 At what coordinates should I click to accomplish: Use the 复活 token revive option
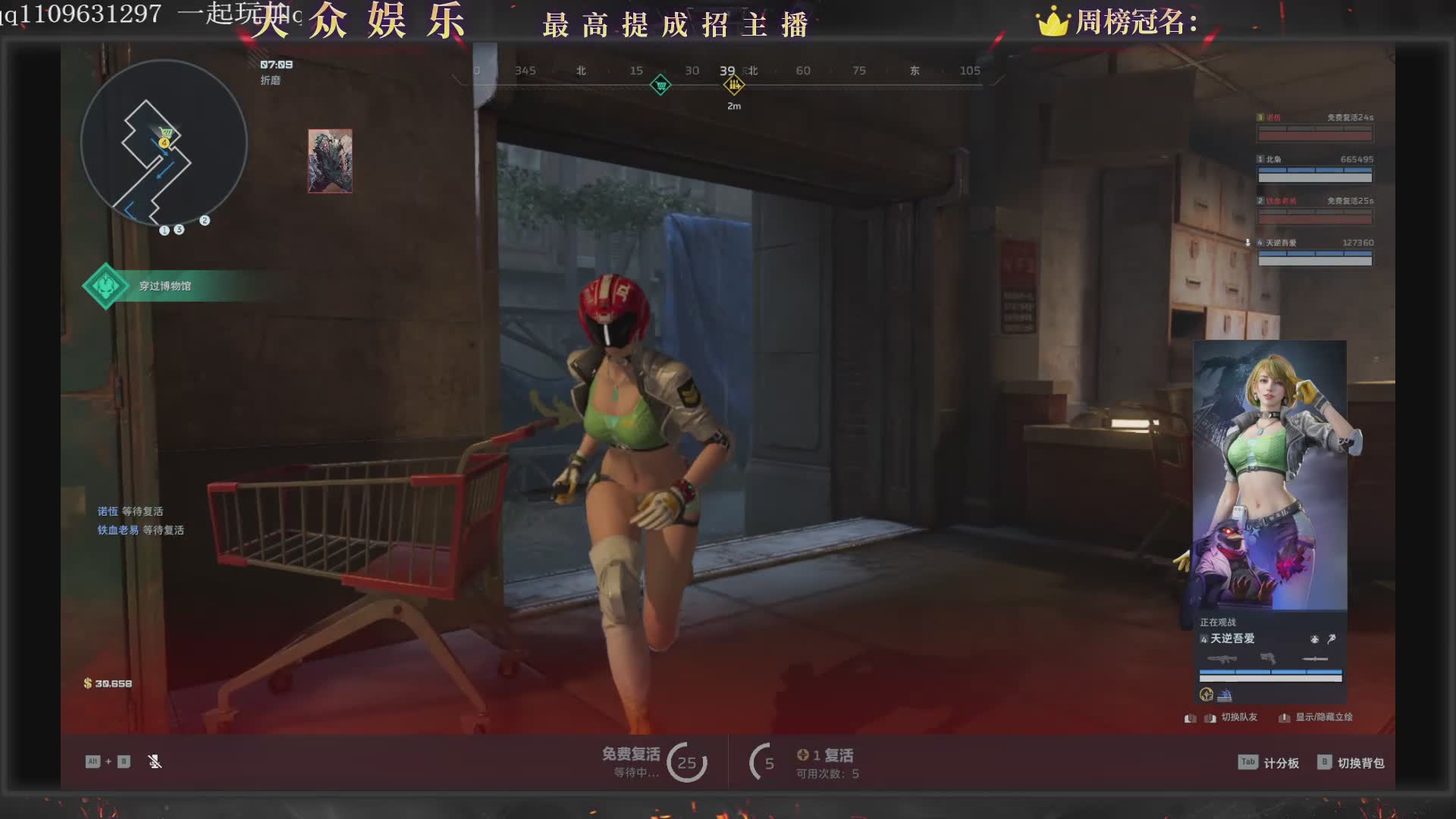tap(825, 761)
